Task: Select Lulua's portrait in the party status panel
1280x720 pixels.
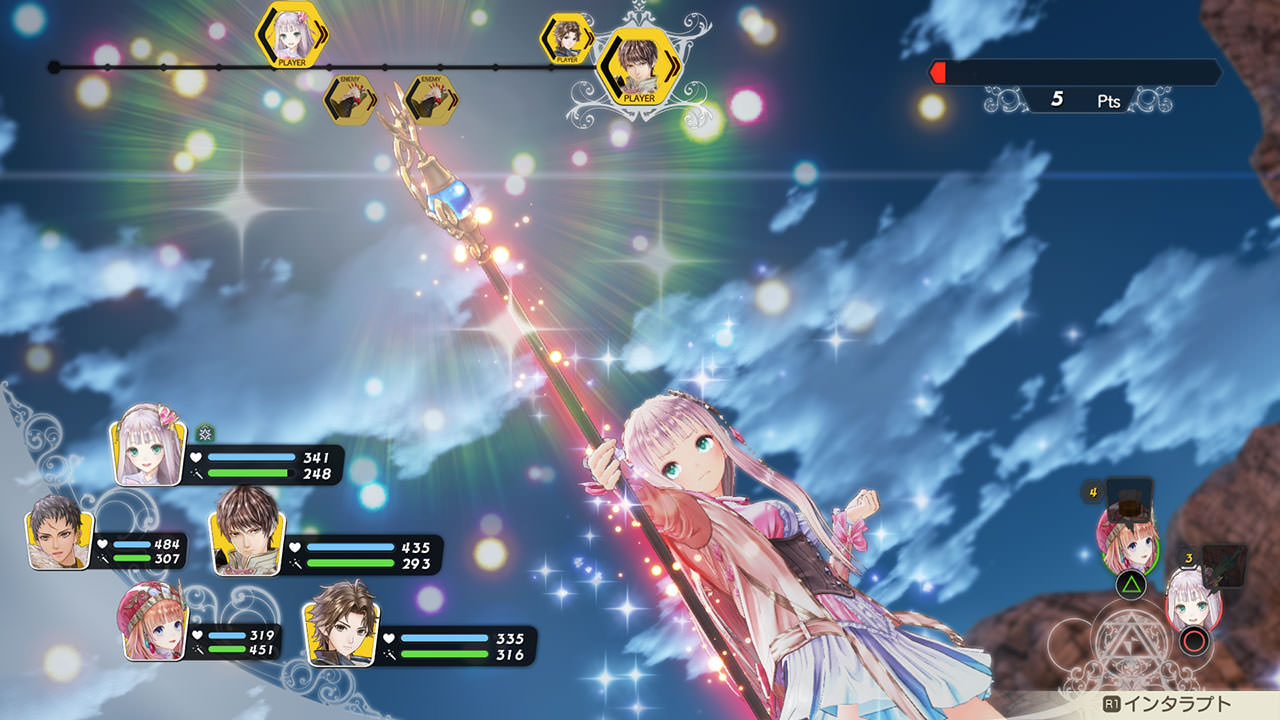Action: 150,445
